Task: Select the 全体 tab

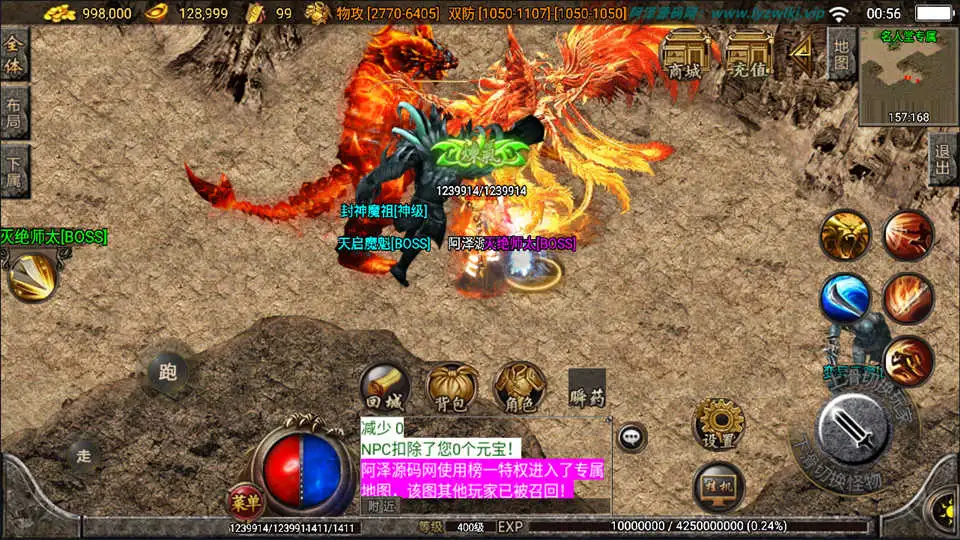Action: coord(14,54)
